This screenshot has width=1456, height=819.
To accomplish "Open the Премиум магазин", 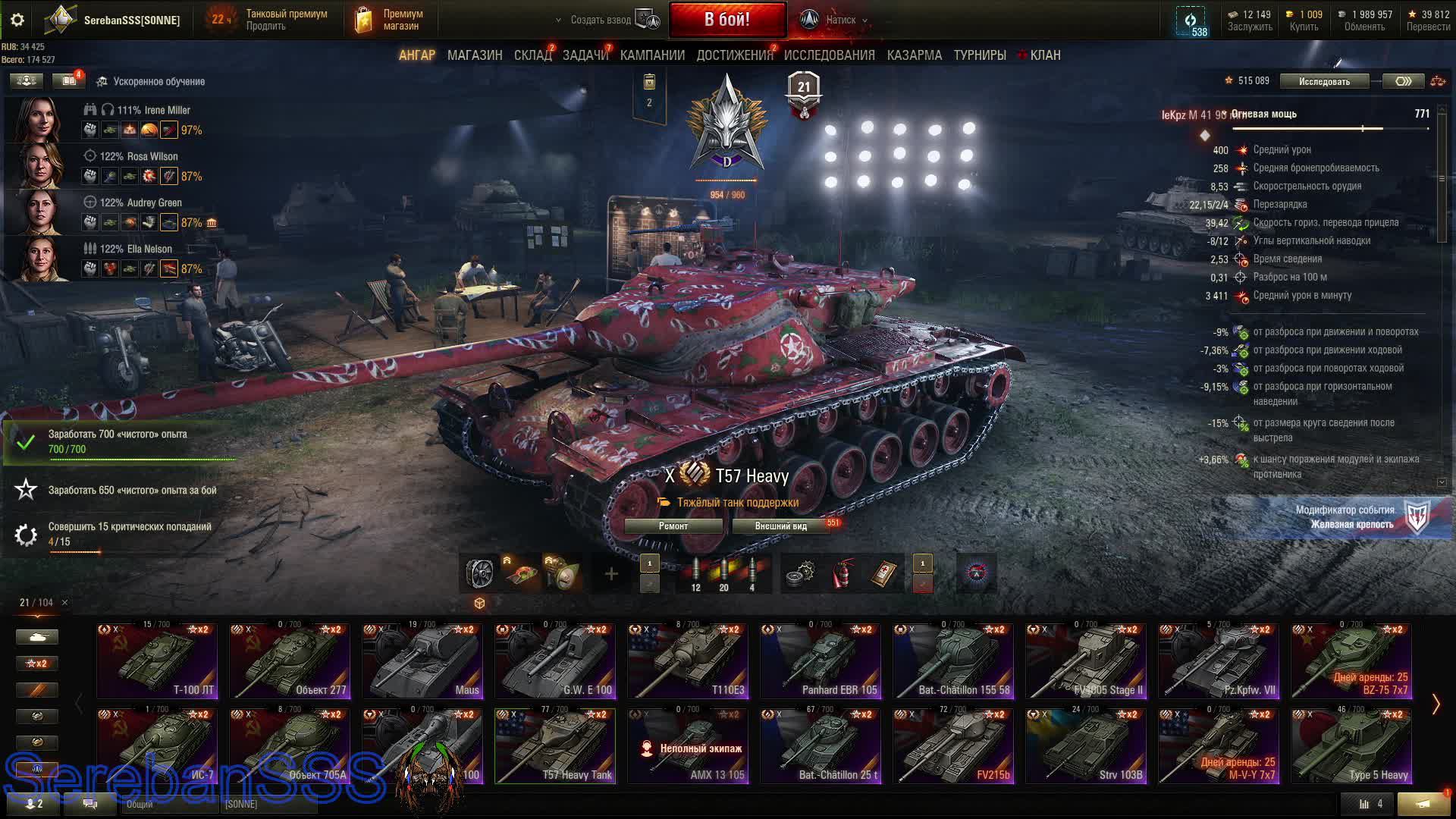I will tap(390, 20).
